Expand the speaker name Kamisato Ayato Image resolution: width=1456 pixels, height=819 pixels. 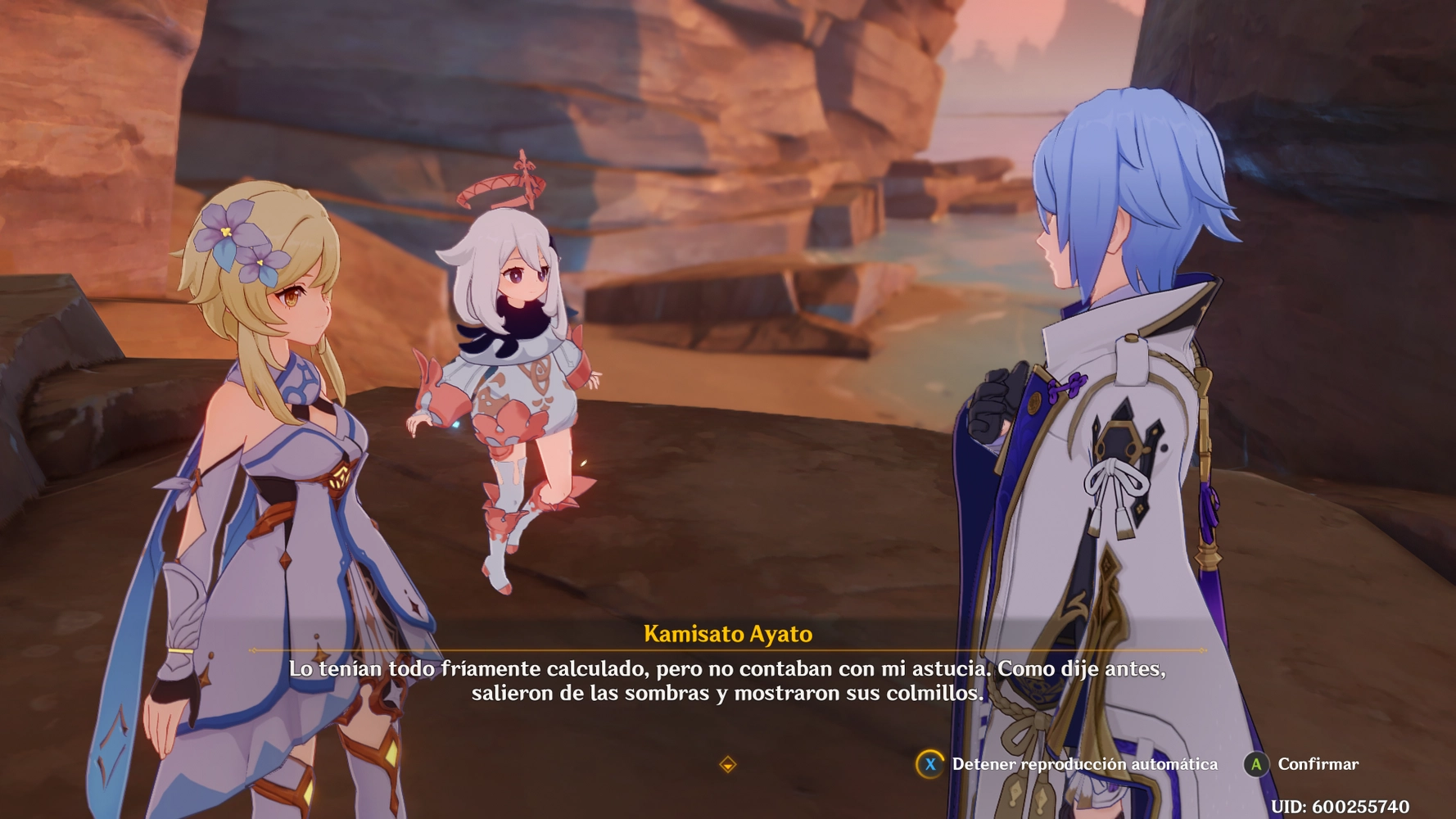[727, 632]
